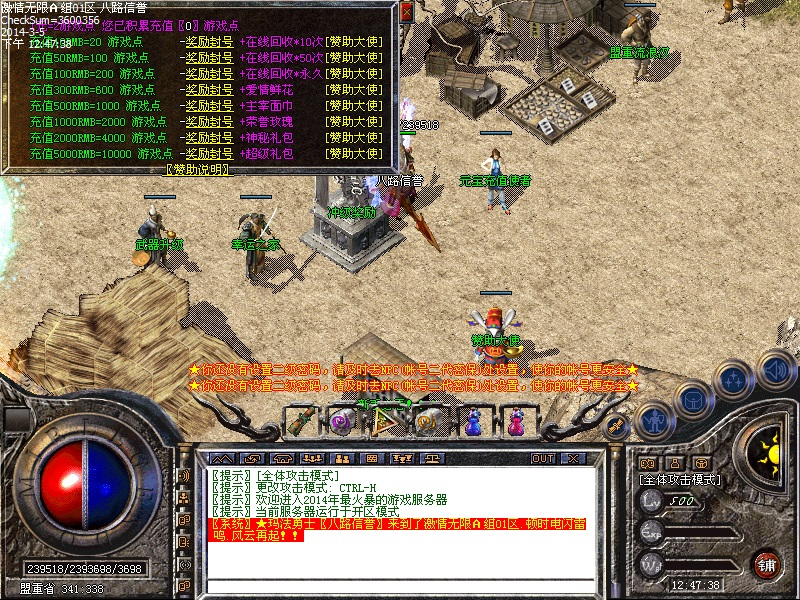The width and height of the screenshot is (800, 600).
Task: Pick 奖励封号 for the 充值1000RMB tier
Action: tap(209, 122)
